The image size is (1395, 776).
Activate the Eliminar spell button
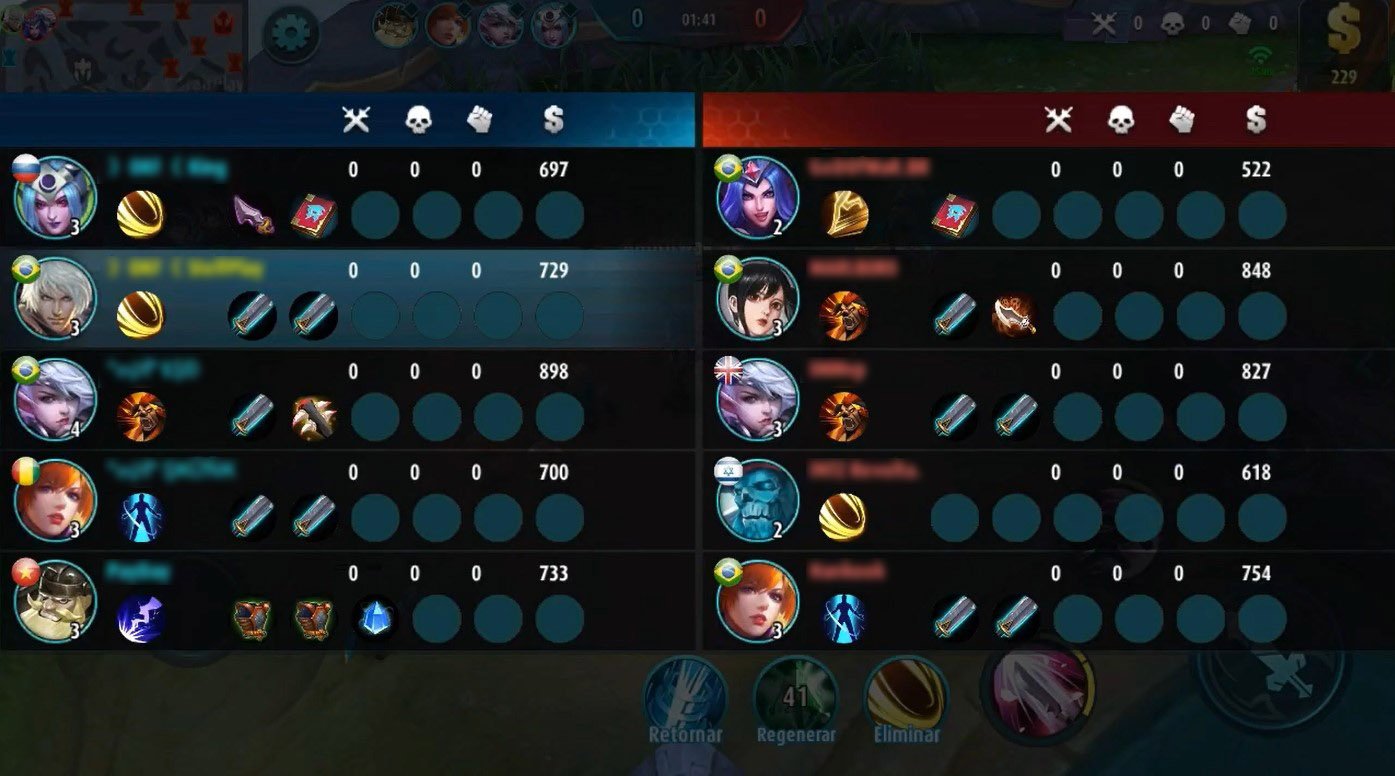906,696
